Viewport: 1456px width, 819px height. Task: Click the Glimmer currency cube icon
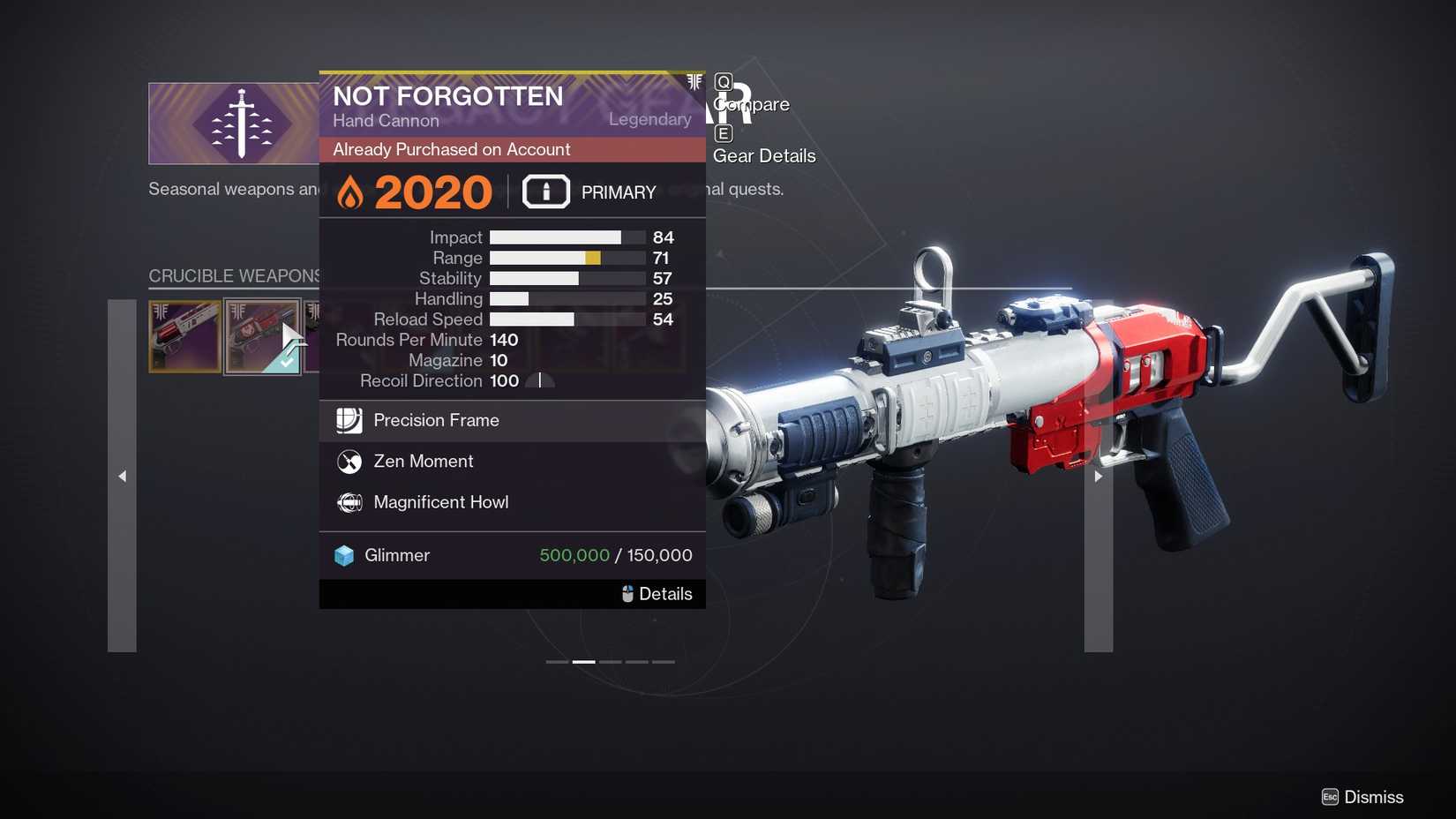pyautogui.click(x=344, y=555)
